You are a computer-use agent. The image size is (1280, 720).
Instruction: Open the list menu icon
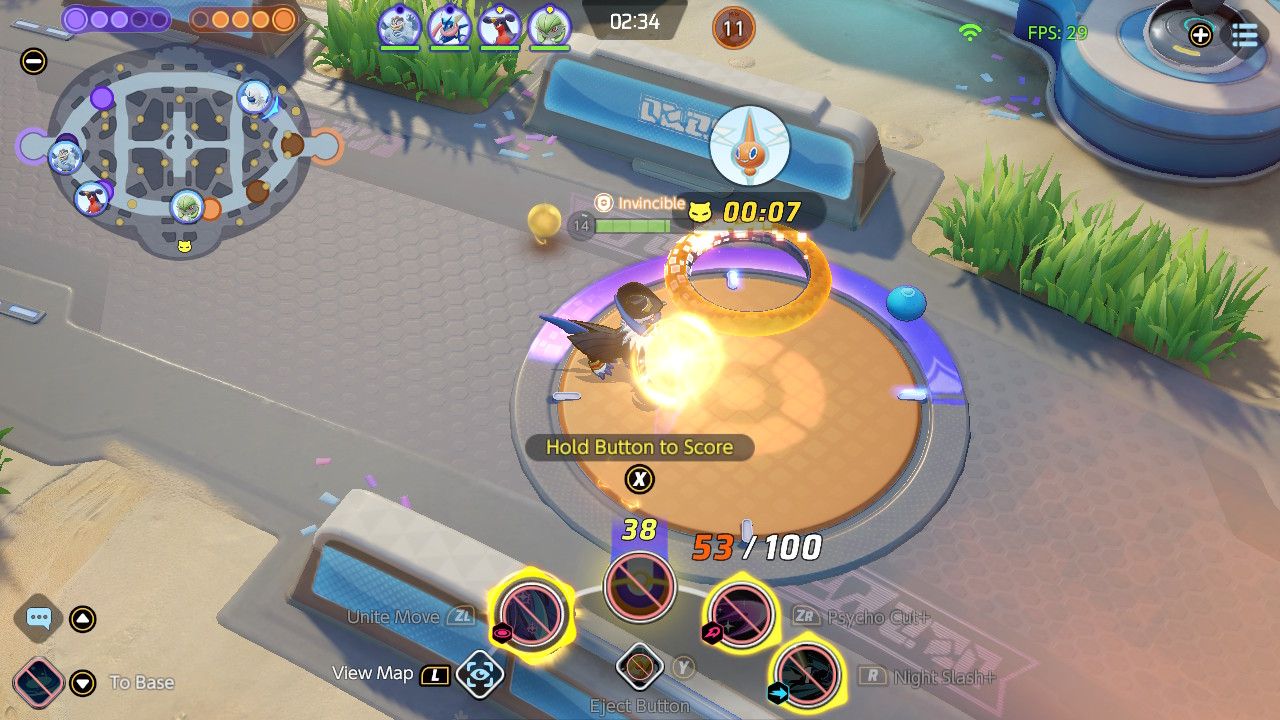1245,35
